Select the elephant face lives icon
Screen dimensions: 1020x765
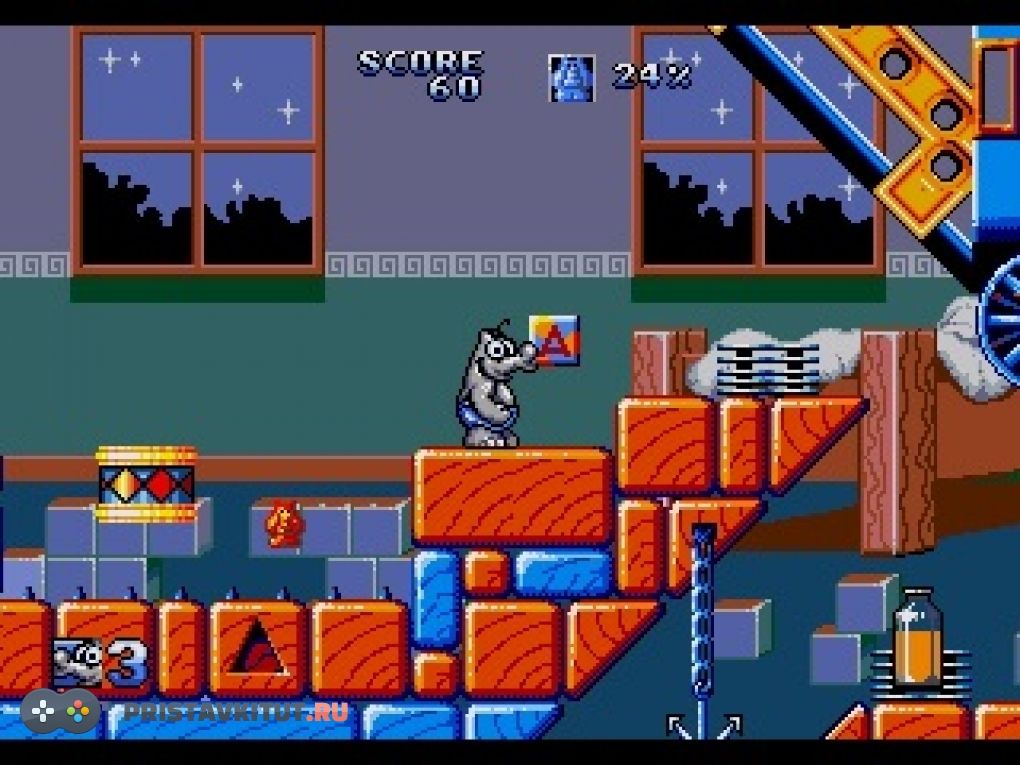pyautogui.click(x=80, y=661)
